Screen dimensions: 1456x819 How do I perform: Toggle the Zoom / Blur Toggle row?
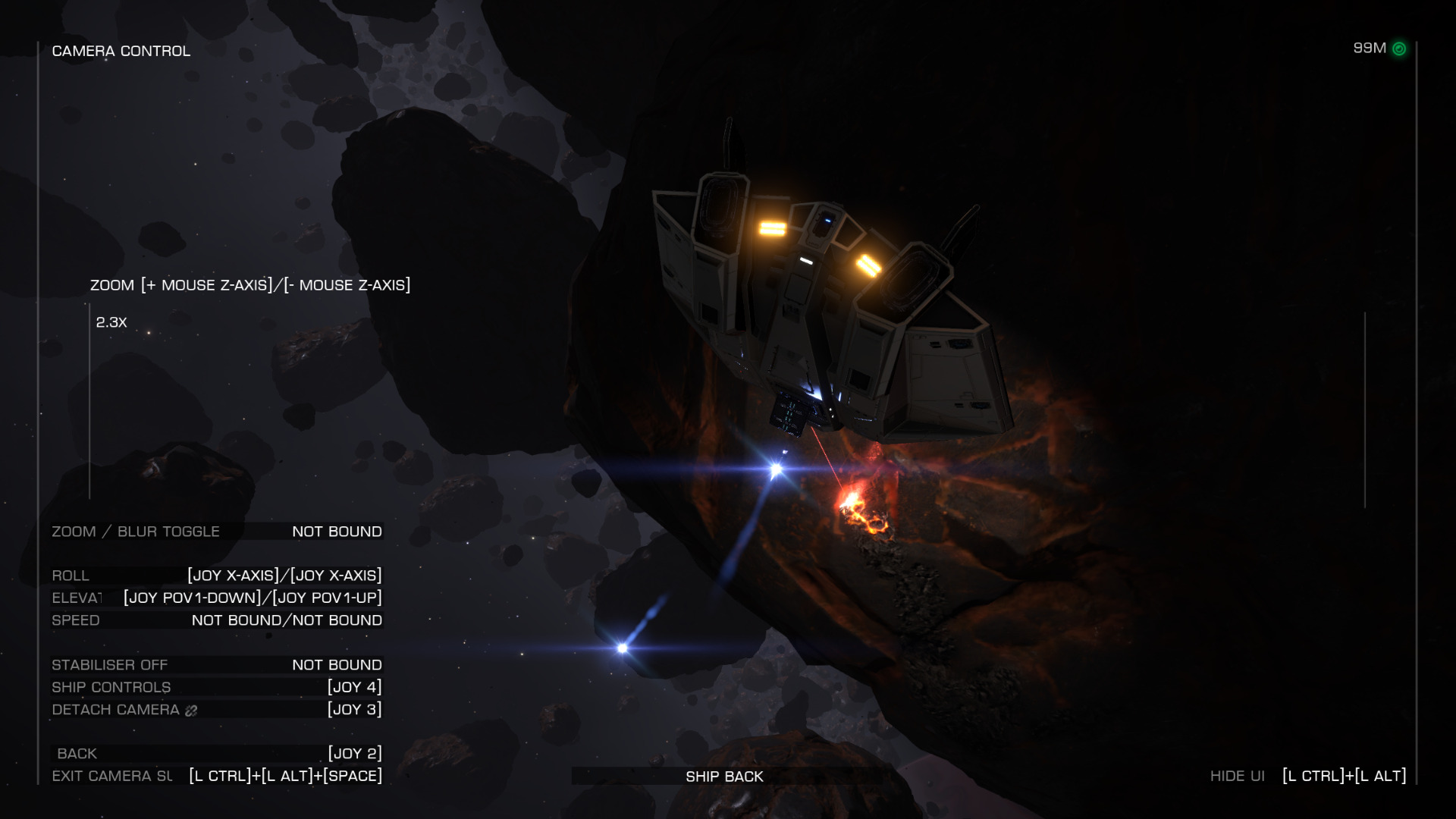coord(217,532)
